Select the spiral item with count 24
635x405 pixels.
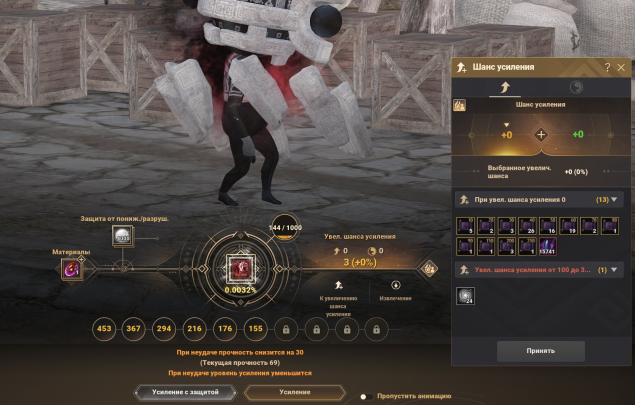coord(466,294)
